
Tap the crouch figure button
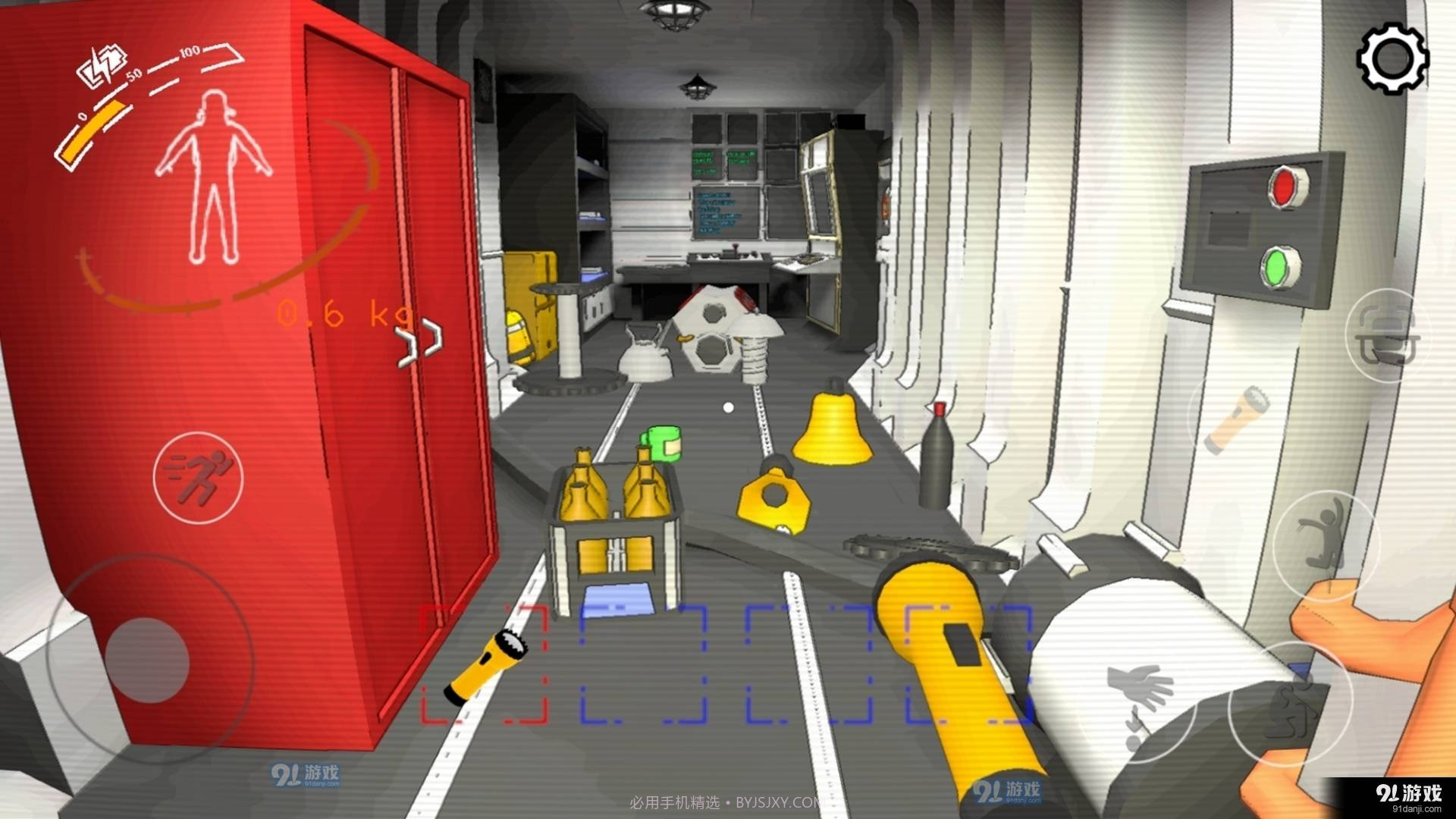pyautogui.click(x=1291, y=705)
